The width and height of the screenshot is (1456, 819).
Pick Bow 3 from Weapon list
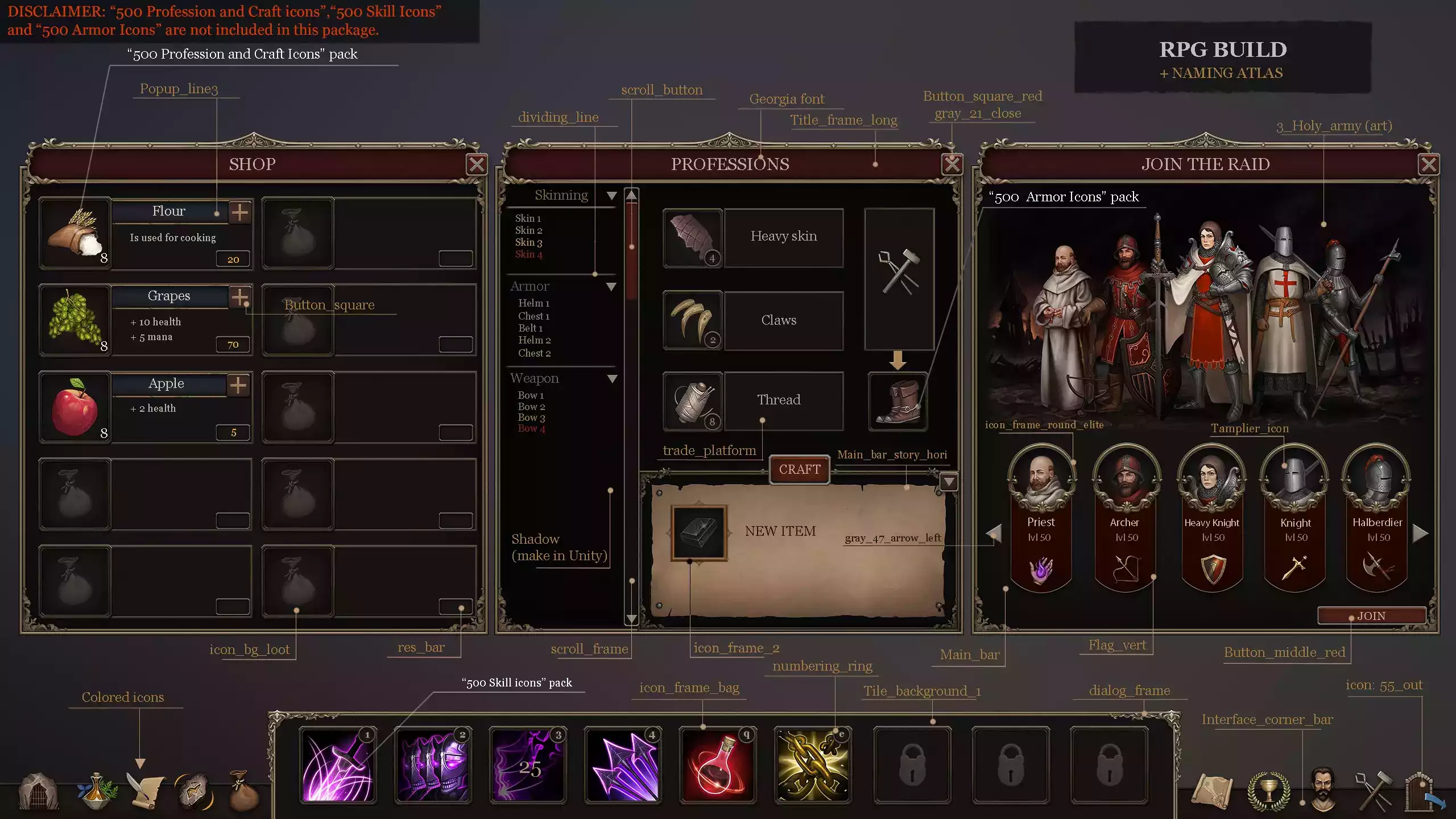coord(531,417)
